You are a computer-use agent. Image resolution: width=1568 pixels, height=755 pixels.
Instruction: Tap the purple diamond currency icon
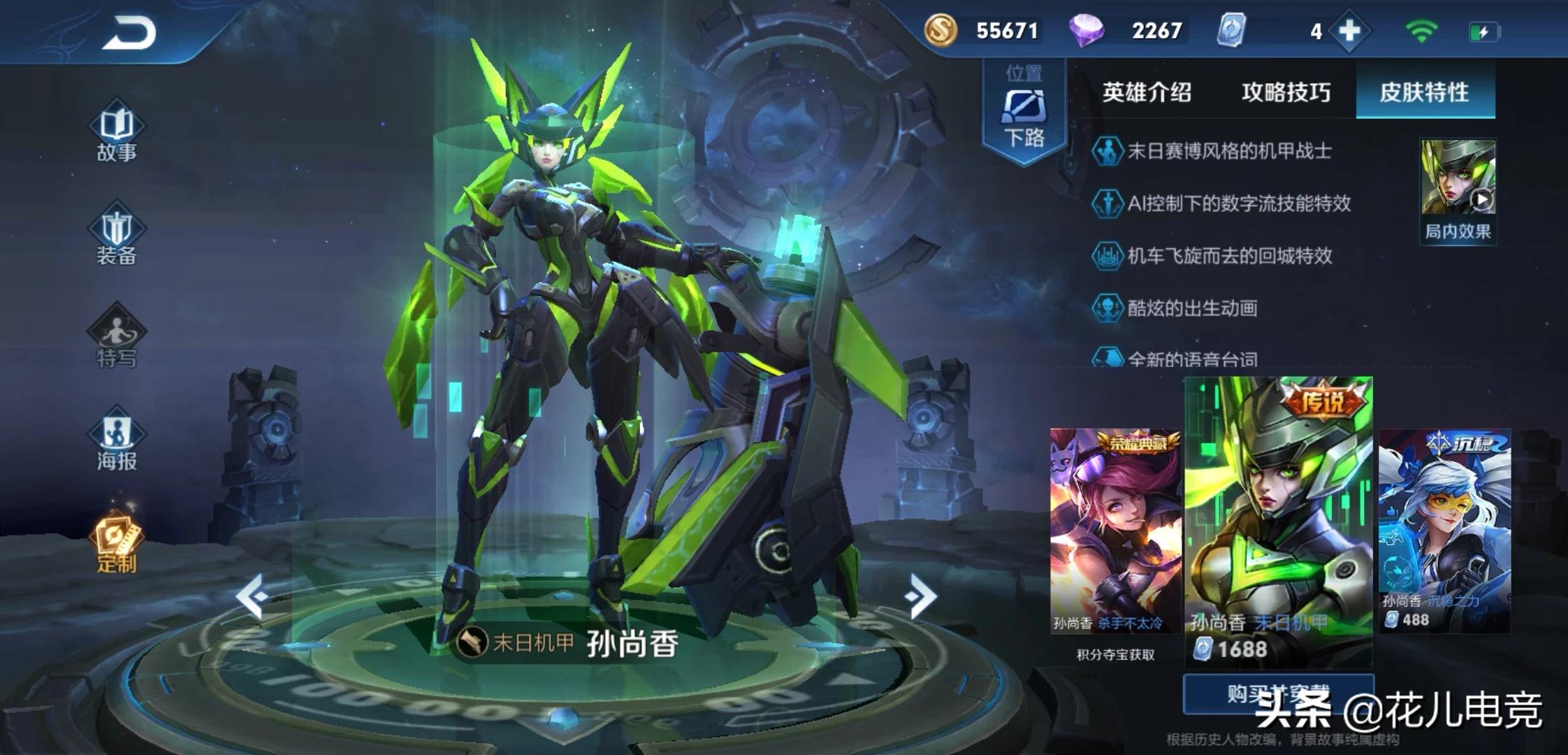pyautogui.click(x=1086, y=31)
